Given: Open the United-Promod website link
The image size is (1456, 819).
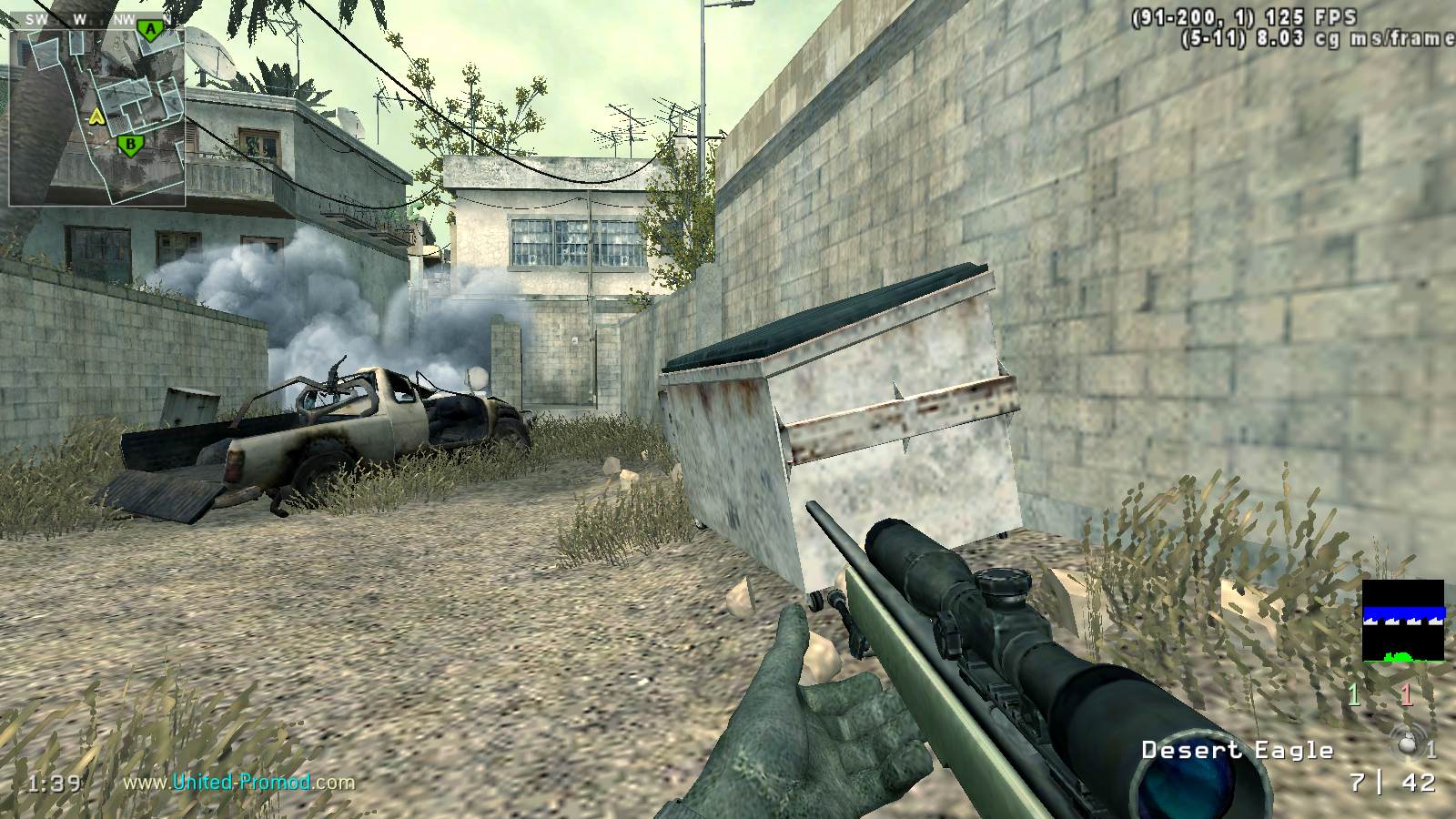Looking at the screenshot, I should [238, 782].
